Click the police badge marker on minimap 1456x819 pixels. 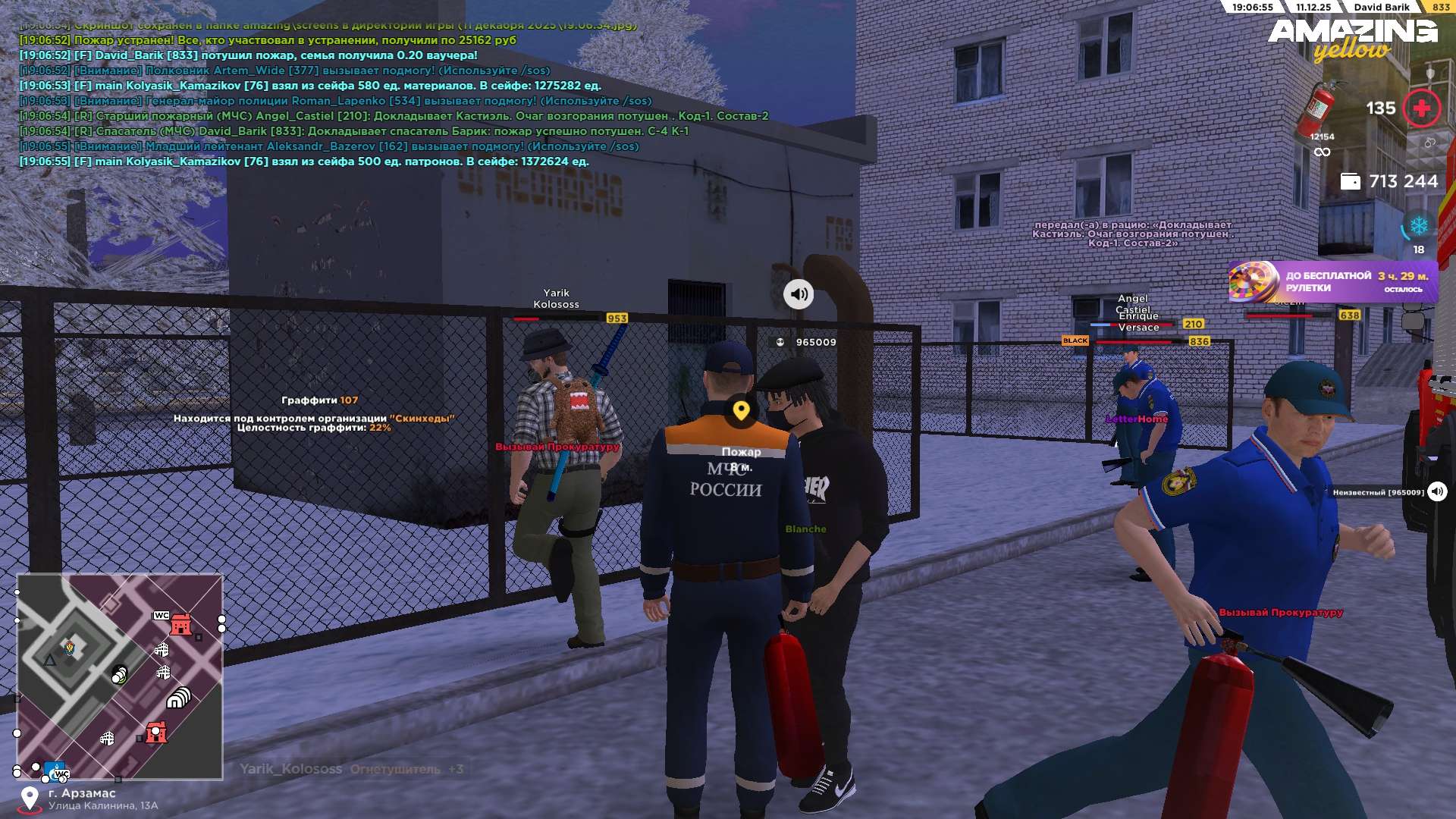coord(70,648)
